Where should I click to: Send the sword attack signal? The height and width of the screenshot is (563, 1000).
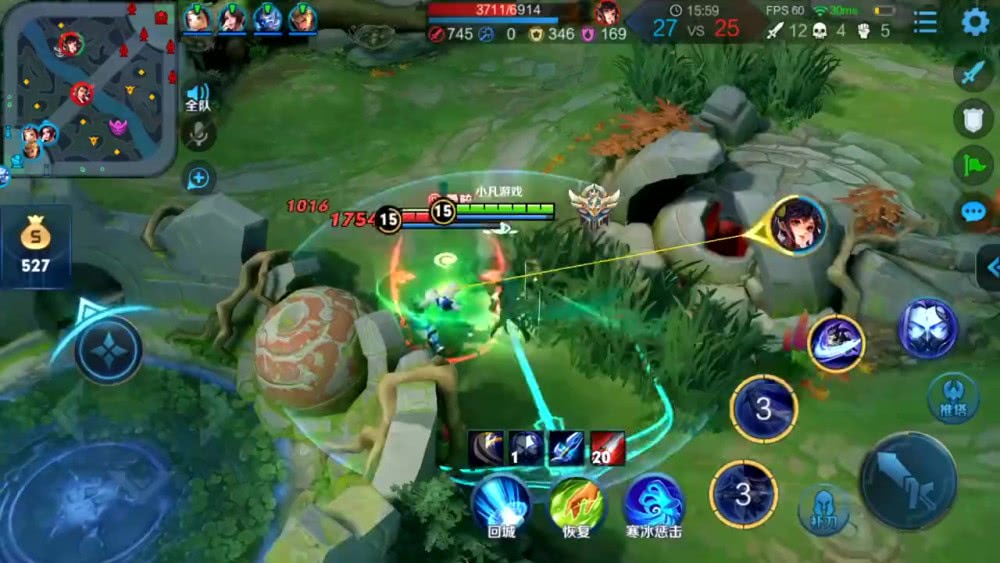(973, 72)
